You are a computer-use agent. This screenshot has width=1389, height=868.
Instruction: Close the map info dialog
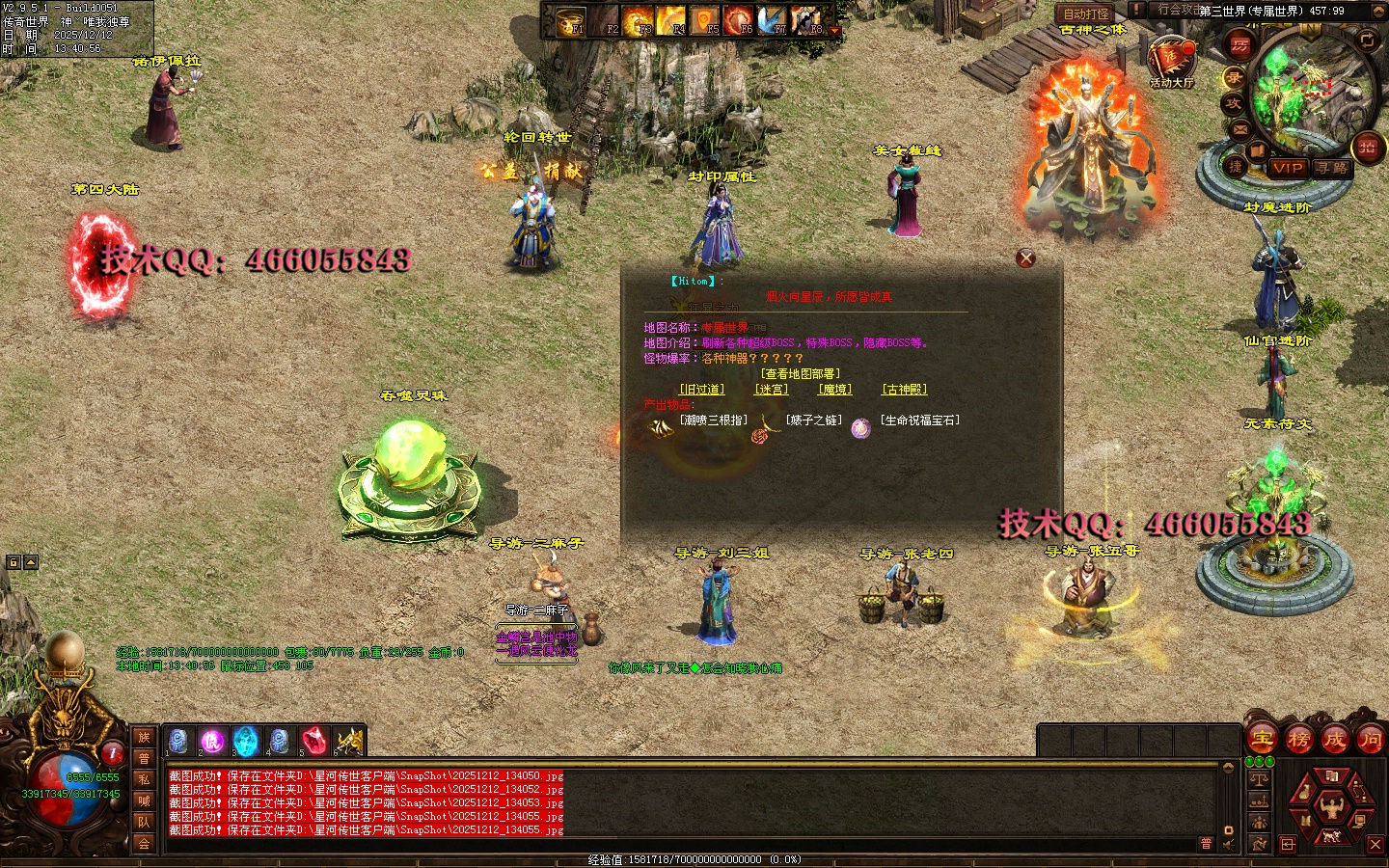click(x=1025, y=258)
